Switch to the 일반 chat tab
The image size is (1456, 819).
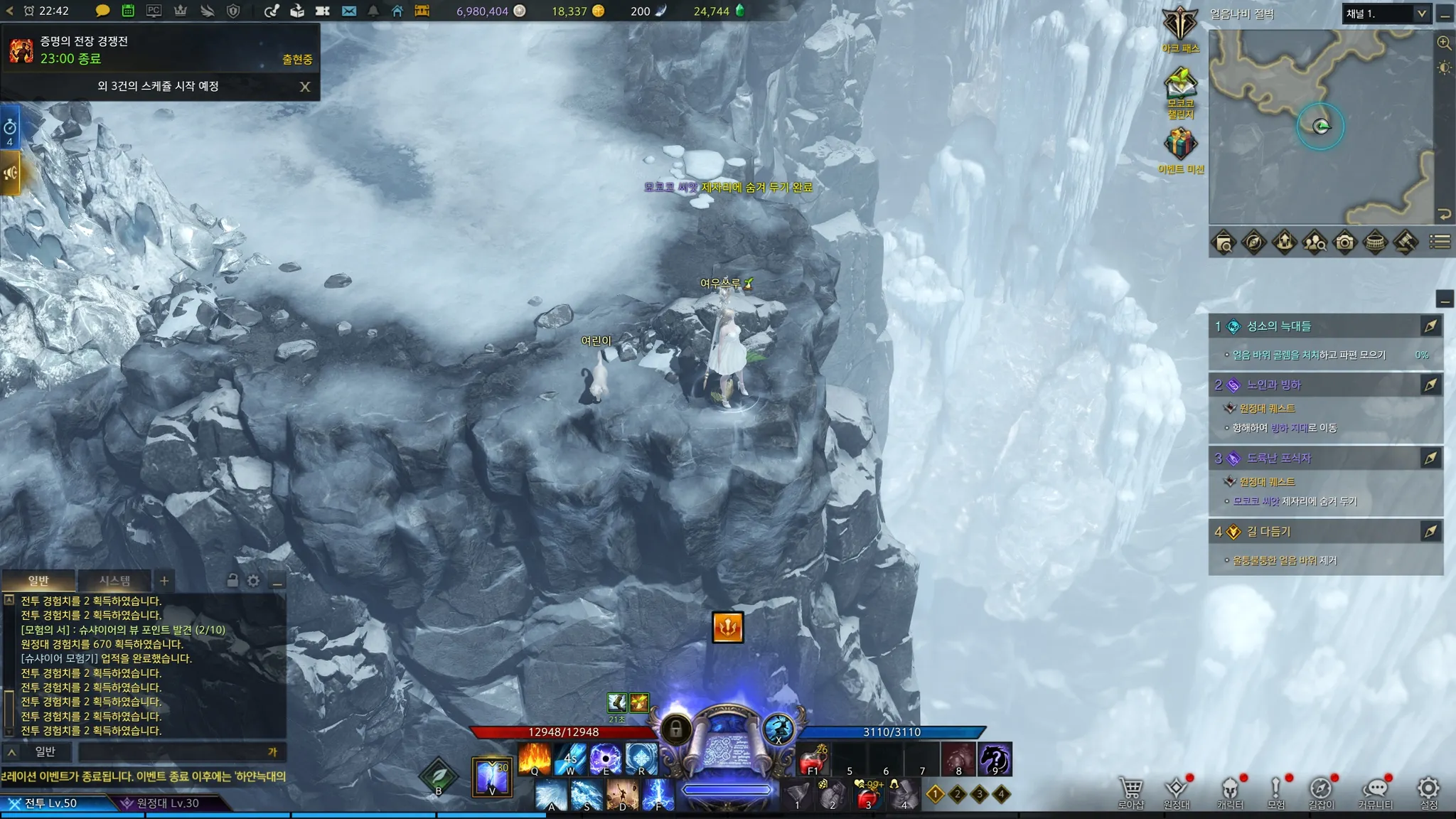coord(38,581)
